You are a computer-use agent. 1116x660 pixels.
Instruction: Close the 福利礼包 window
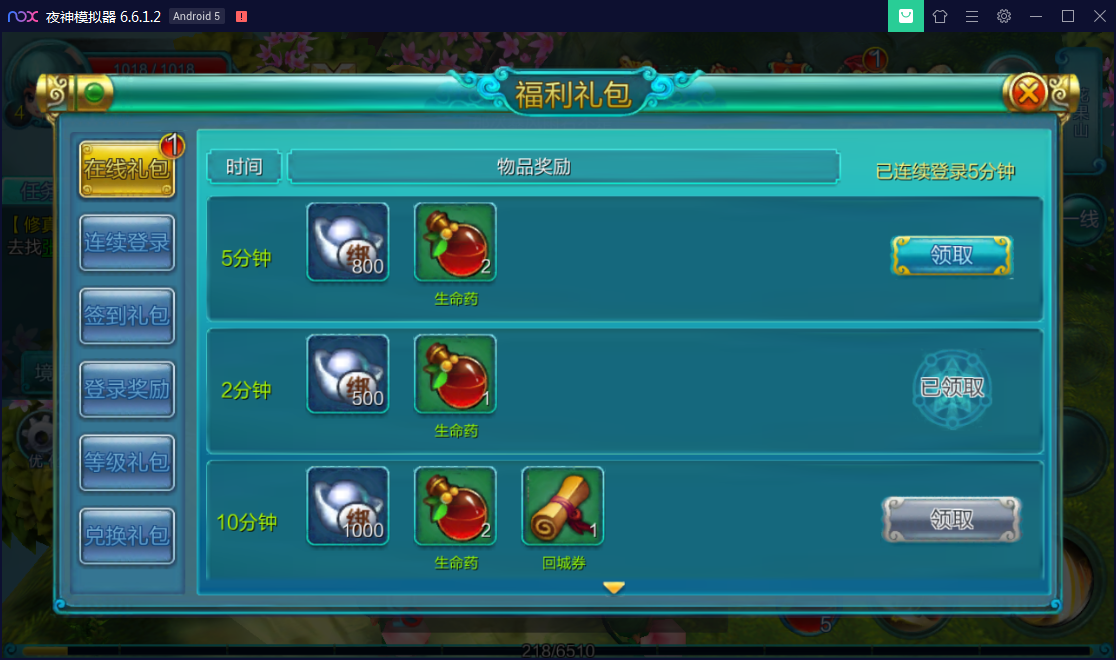1028,94
